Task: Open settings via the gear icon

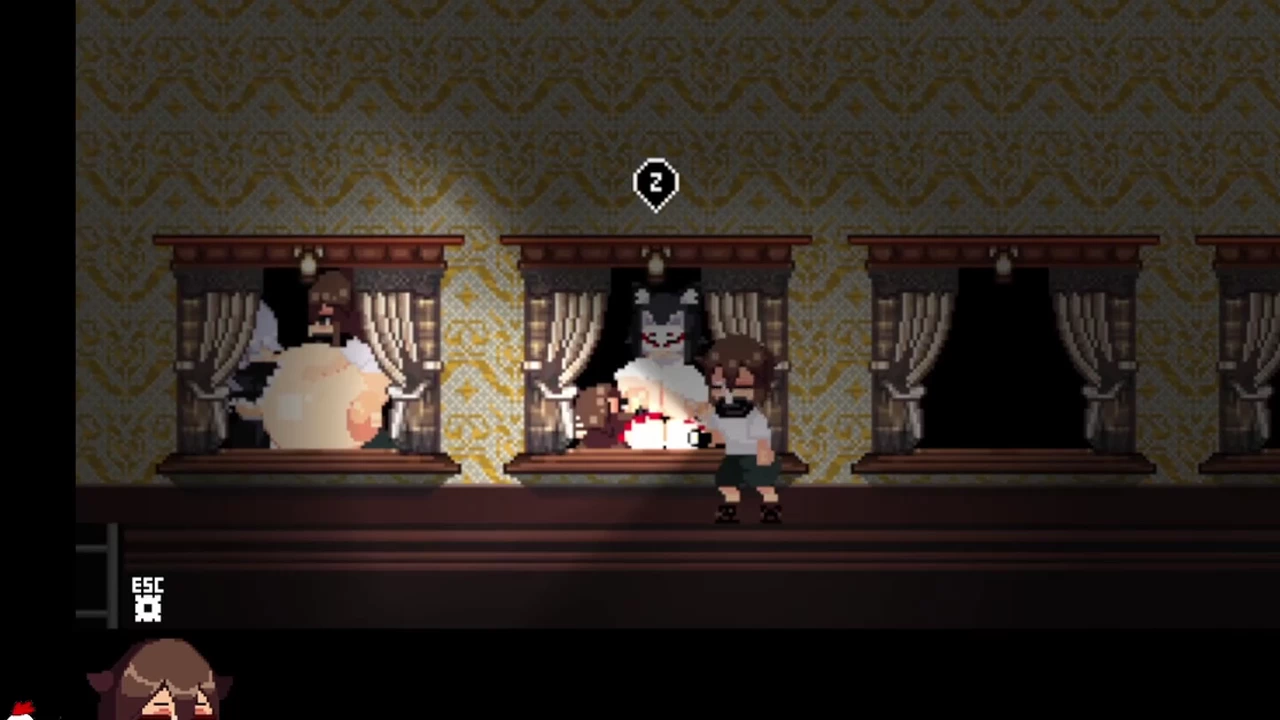Action: (x=148, y=608)
